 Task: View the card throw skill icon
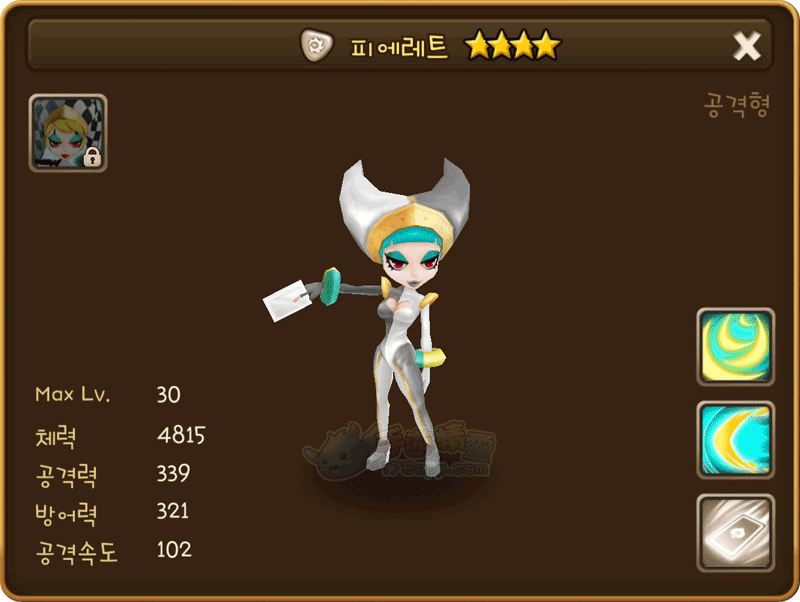(x=735, y=533)
